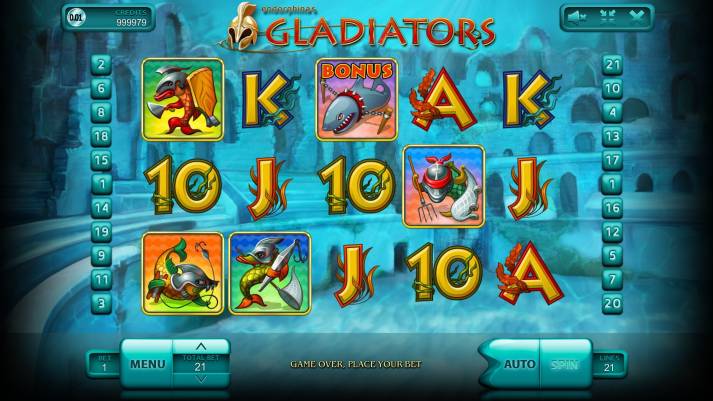Decrease total bet with the down arrow

(200, 380)
